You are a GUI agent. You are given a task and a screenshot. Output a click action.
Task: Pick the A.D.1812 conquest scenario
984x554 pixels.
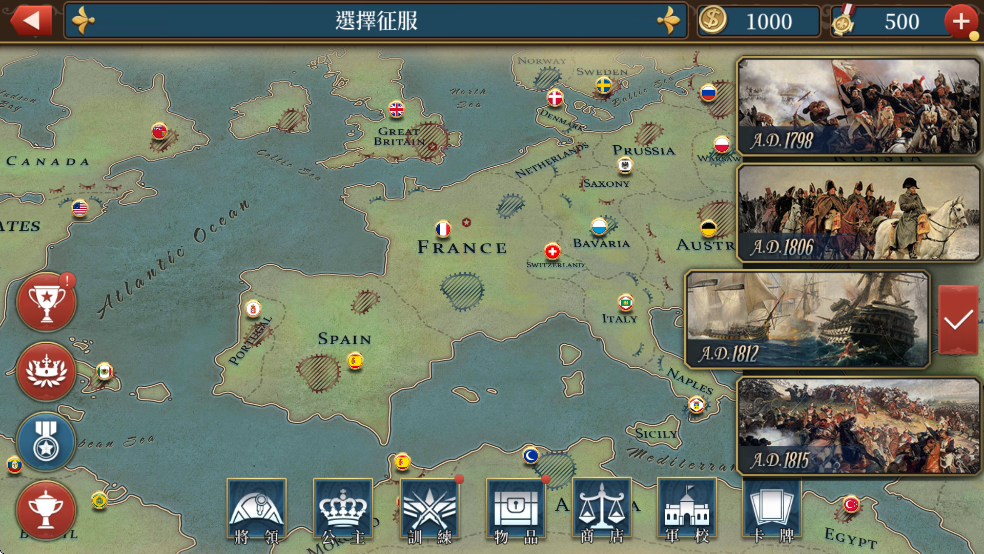(x=806, y=319)
